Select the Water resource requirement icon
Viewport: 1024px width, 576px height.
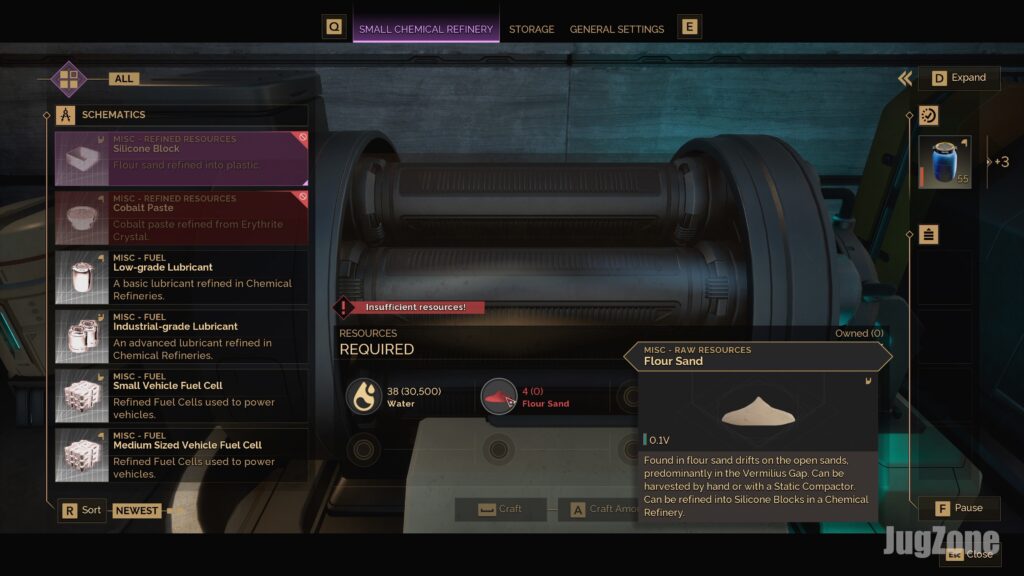pyautogui.click(x=364, y=396)
